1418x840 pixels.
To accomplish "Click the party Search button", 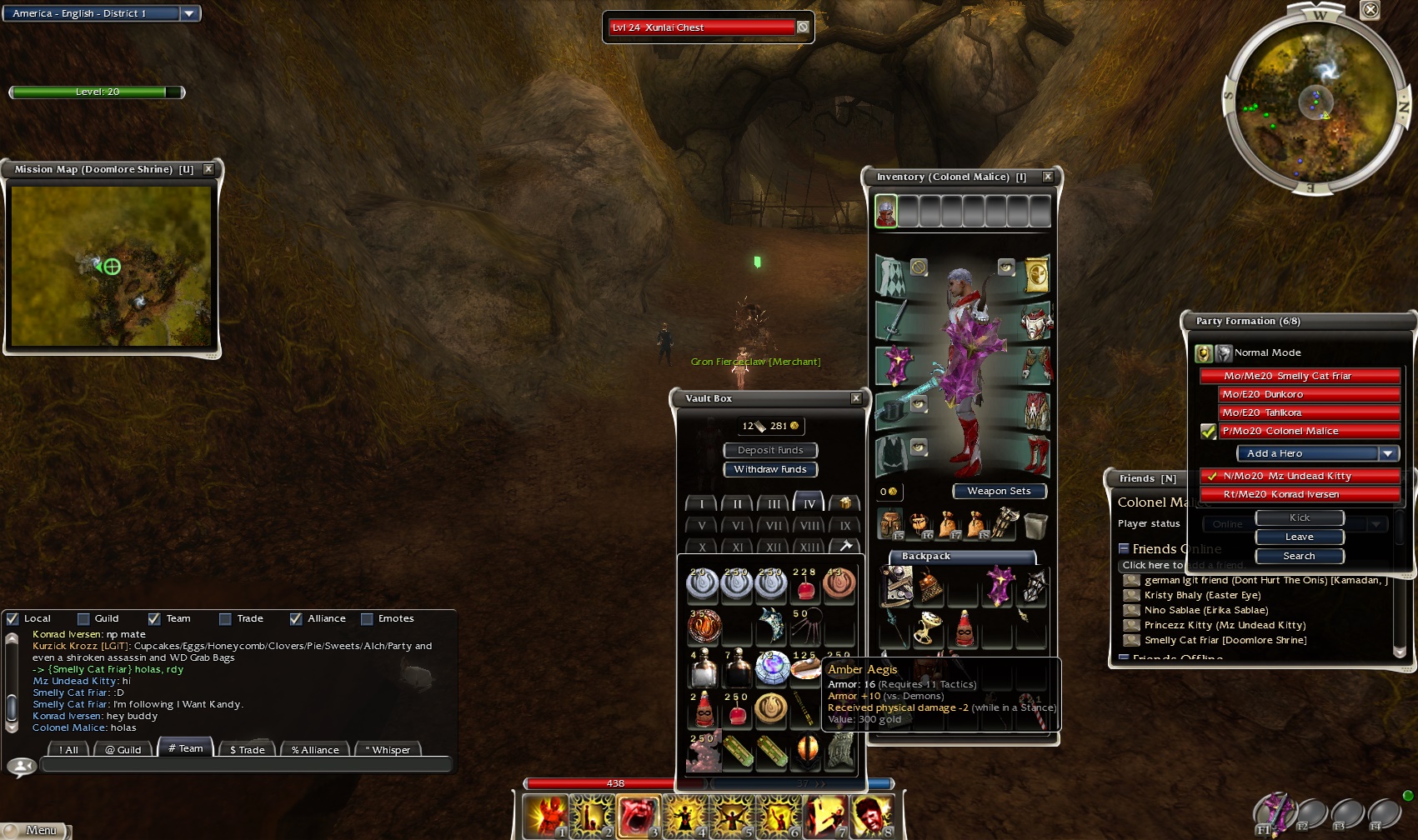I will click(x=1299, y=556).
